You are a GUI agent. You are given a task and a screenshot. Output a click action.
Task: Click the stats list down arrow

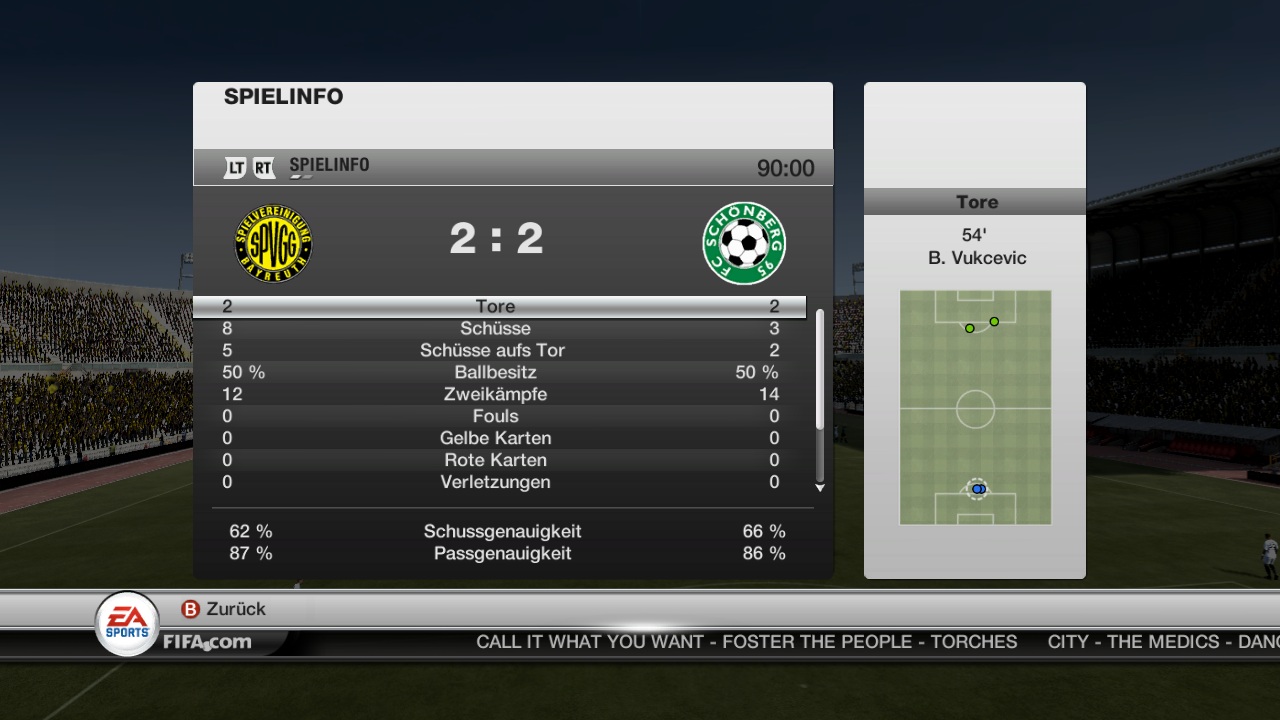(820, 488)
